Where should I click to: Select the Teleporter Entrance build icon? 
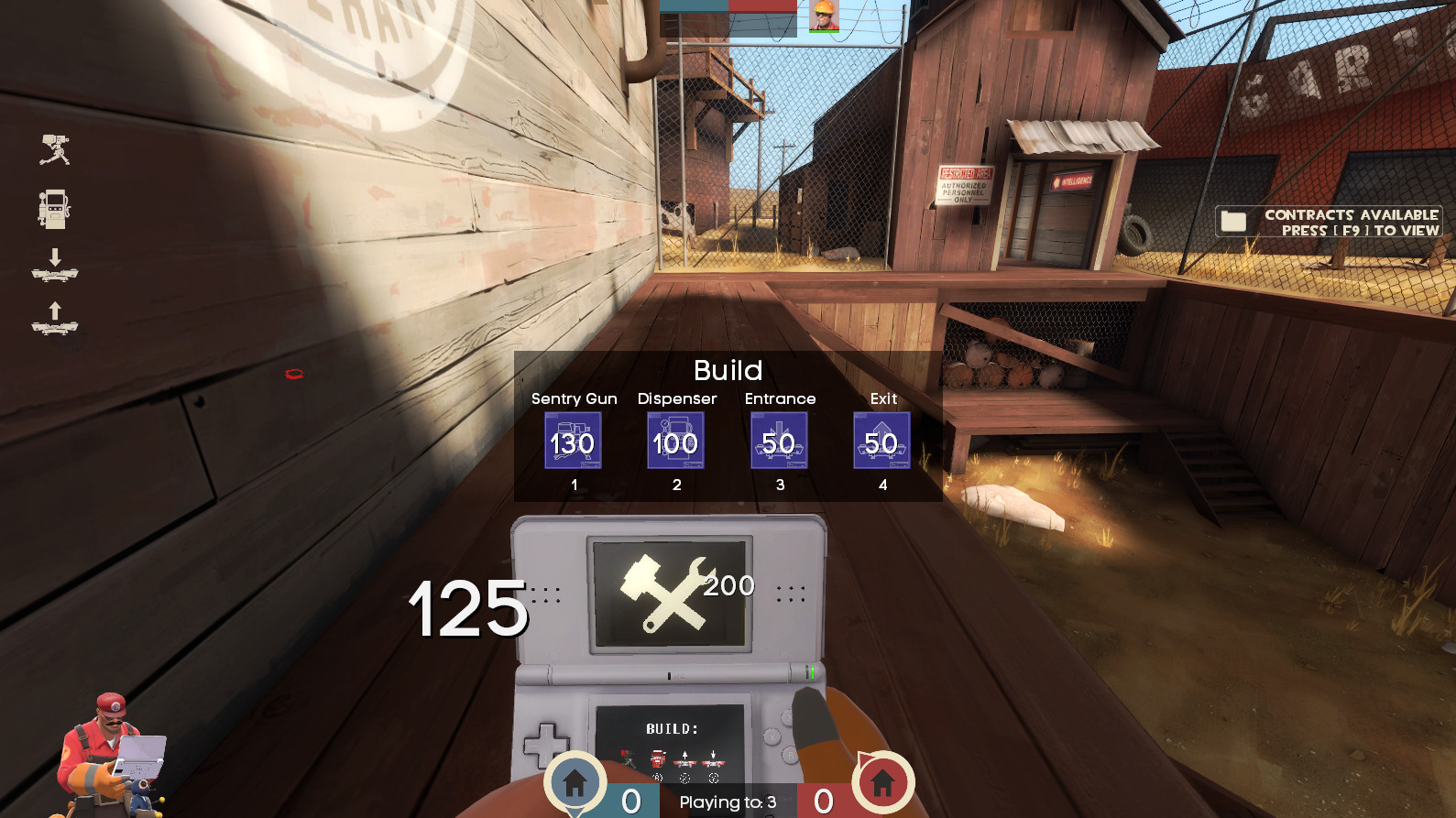(x=780, y=441)
